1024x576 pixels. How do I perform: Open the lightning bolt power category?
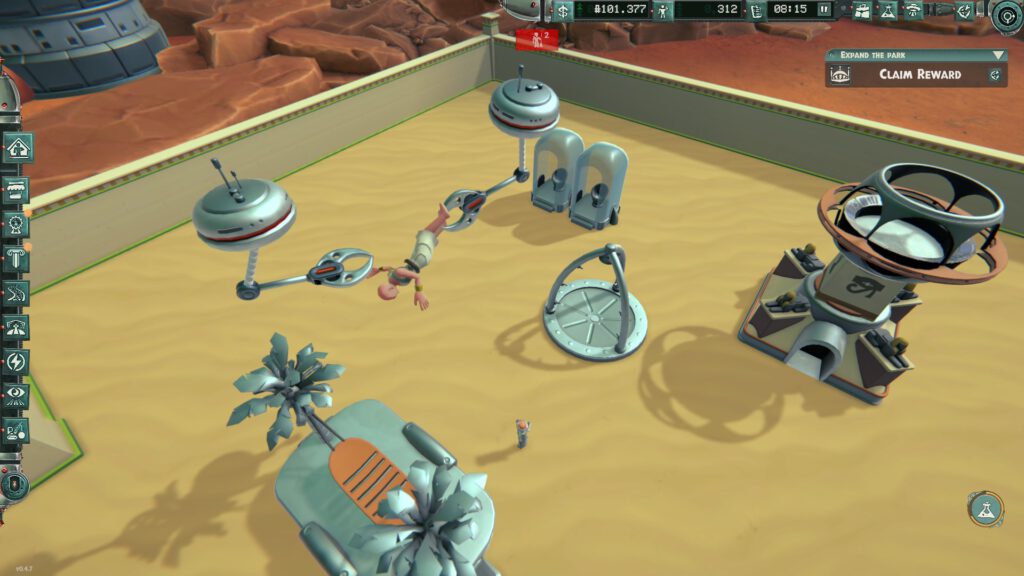pyautogui.click(x=17, y=361)
